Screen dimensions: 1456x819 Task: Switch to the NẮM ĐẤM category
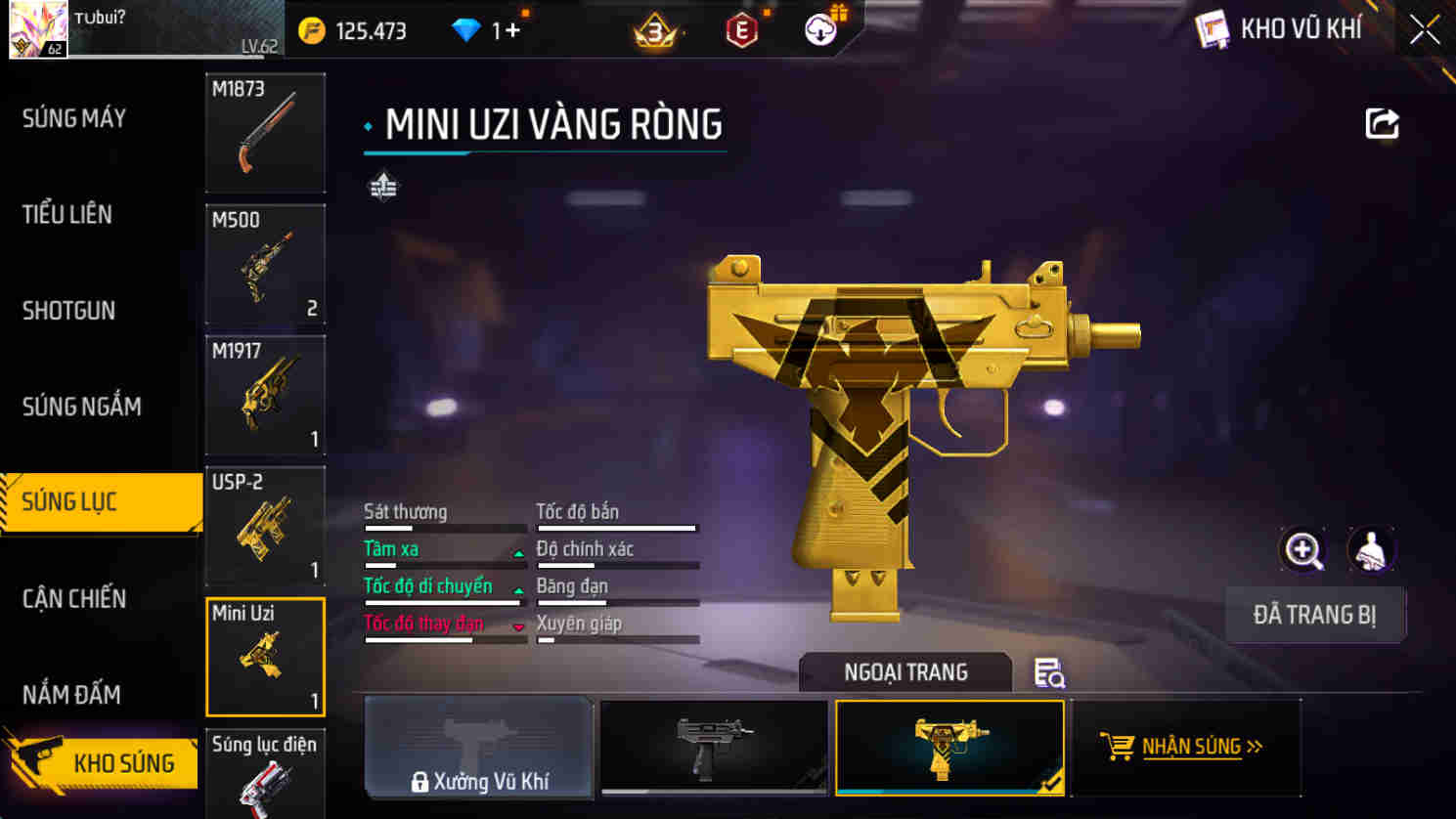point(71,694)
